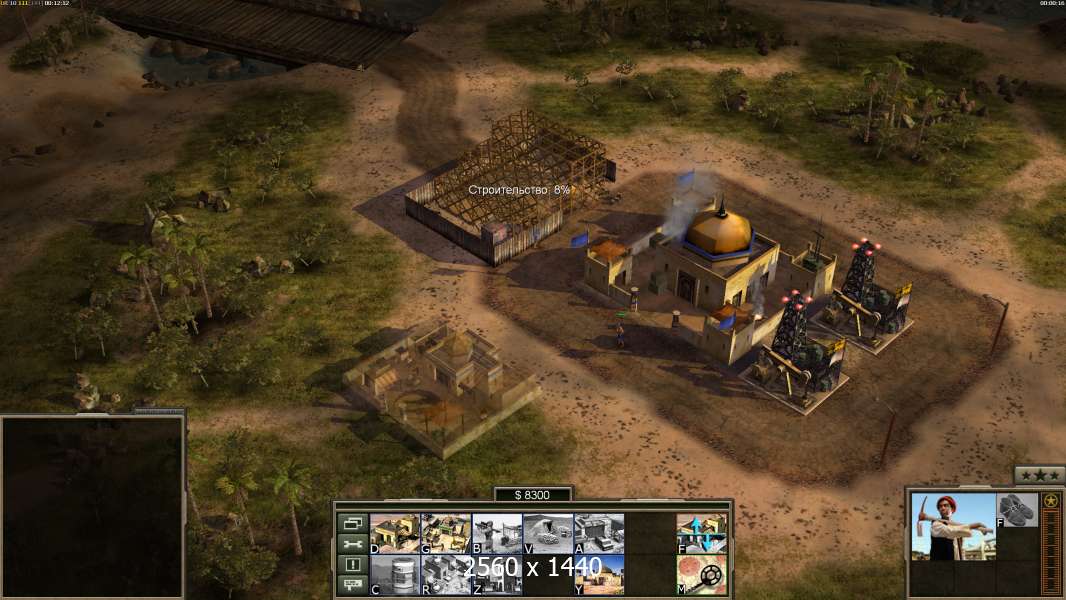Click the gold star emblem above the gauge
The image size is (1066, 600).
1051,501
